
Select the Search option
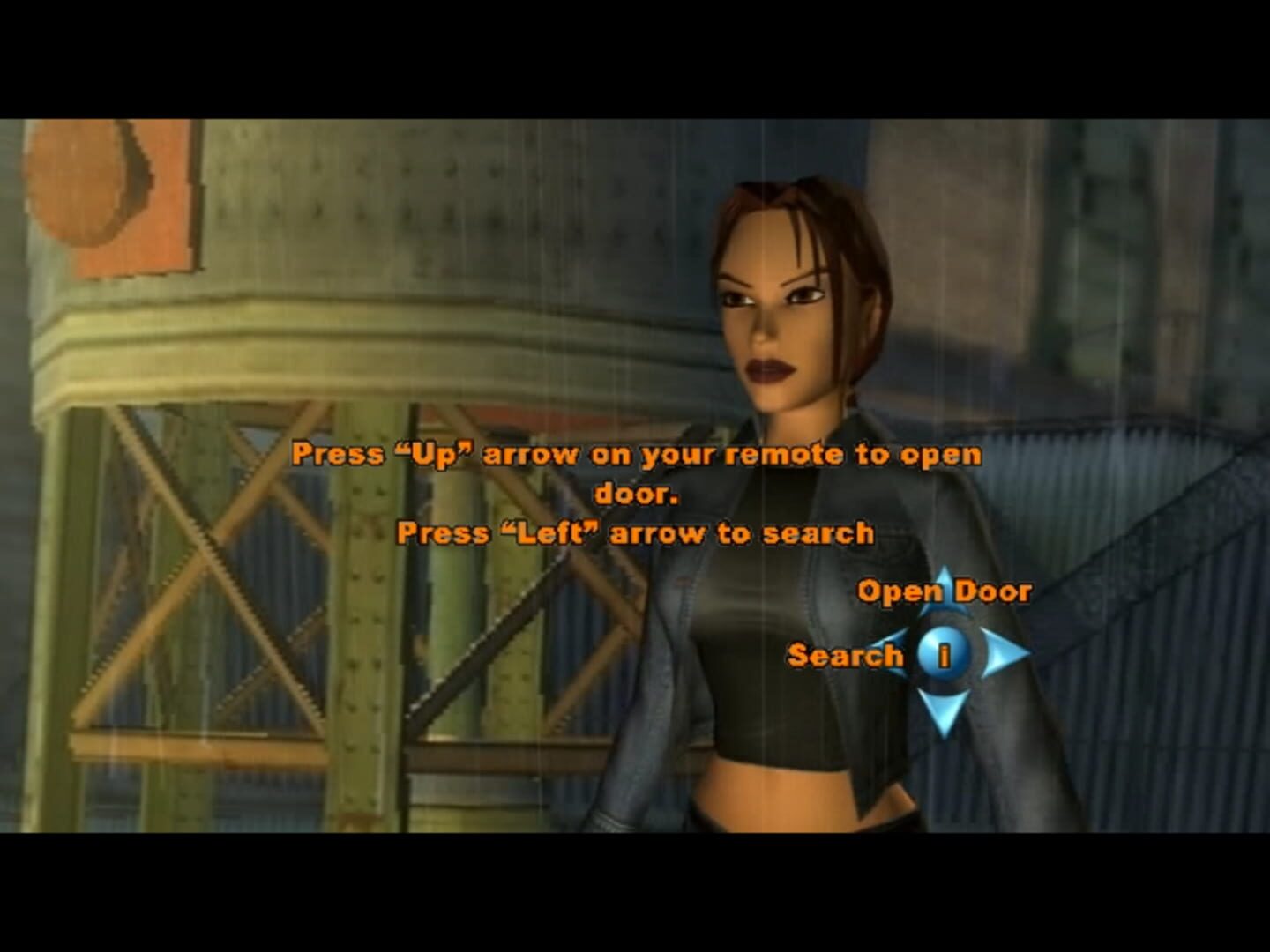click(x=845, y=655)
